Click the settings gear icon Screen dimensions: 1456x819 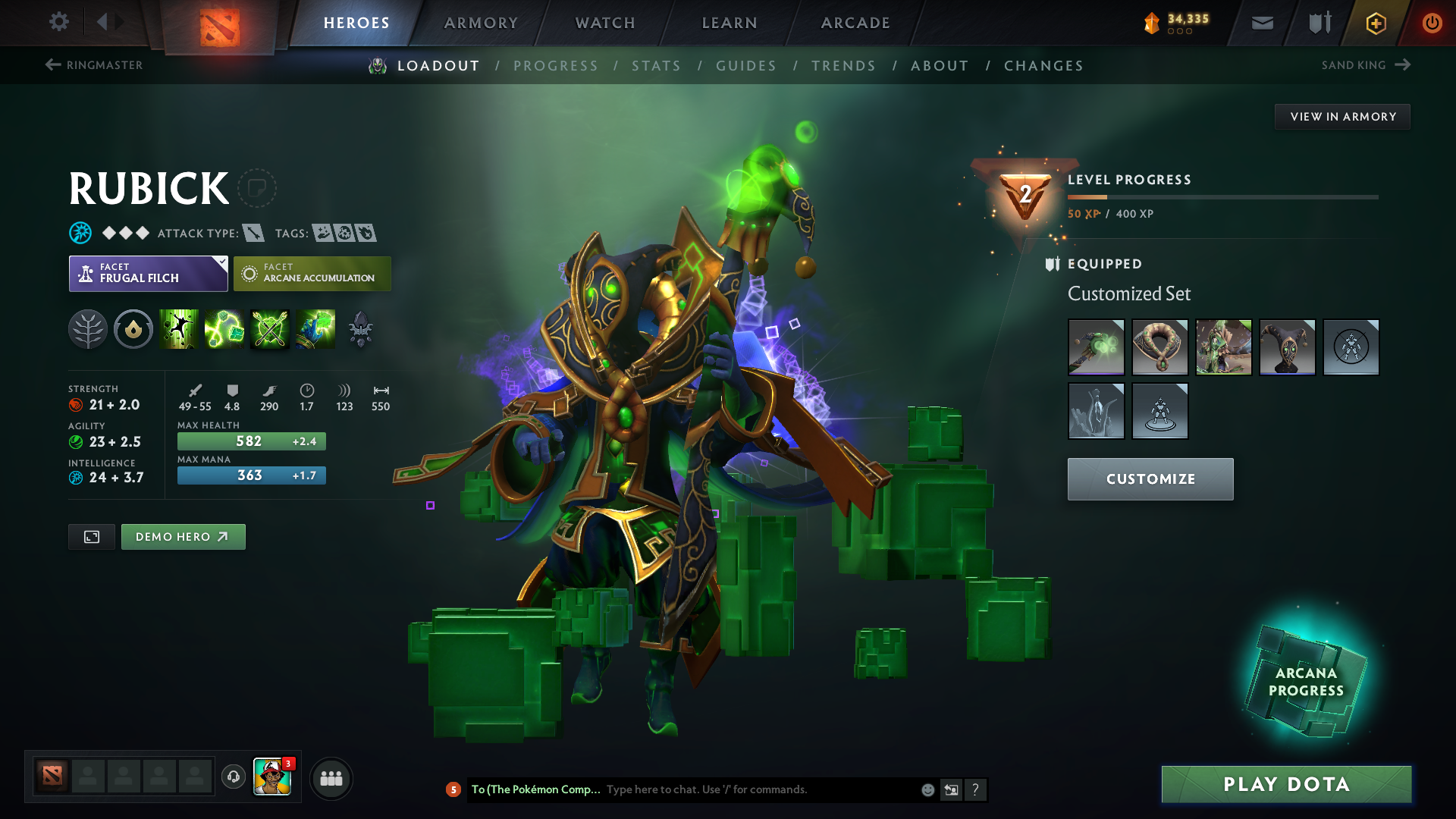pos(59,22)
